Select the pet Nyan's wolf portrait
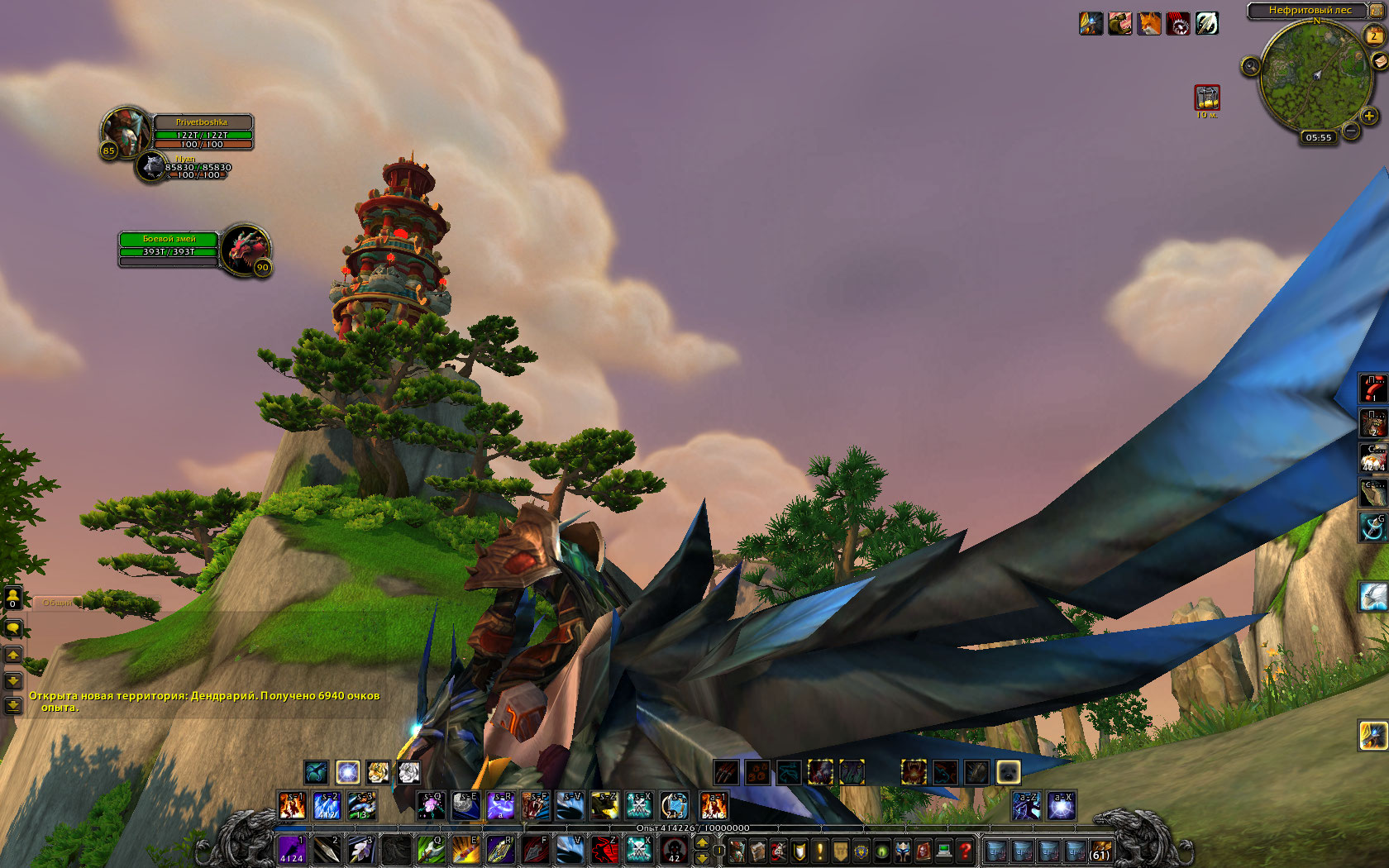The height and width of the screenshot is (868, 1389). 152,167
